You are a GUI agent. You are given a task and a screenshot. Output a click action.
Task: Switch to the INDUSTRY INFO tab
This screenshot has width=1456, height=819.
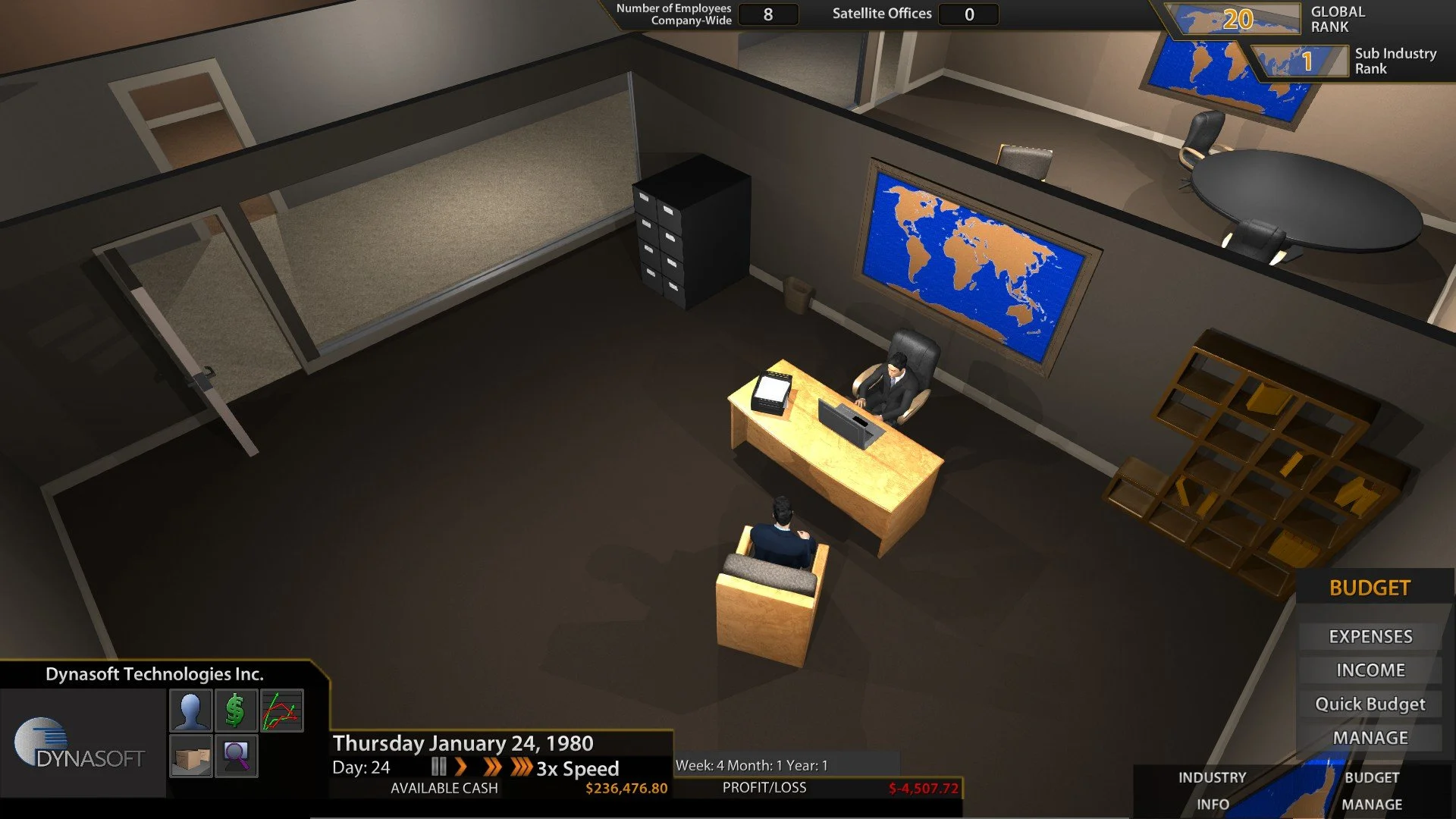pyautogui.click(x=1213, y=790)
